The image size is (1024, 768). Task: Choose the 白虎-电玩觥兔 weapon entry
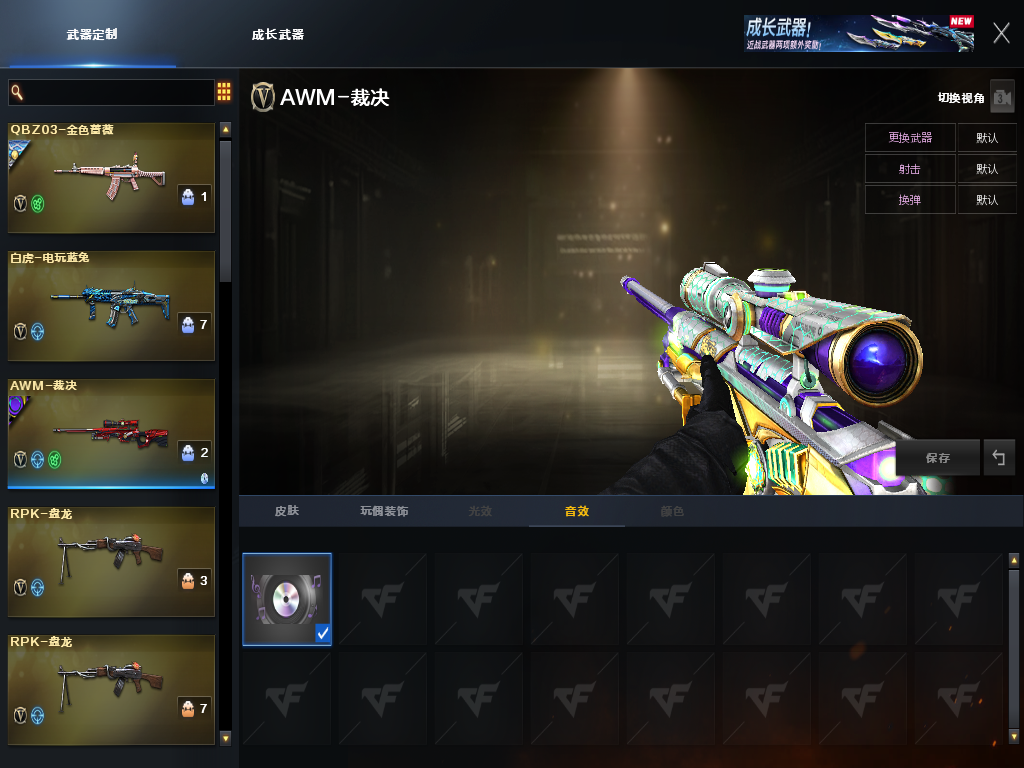tap(112, 305)
